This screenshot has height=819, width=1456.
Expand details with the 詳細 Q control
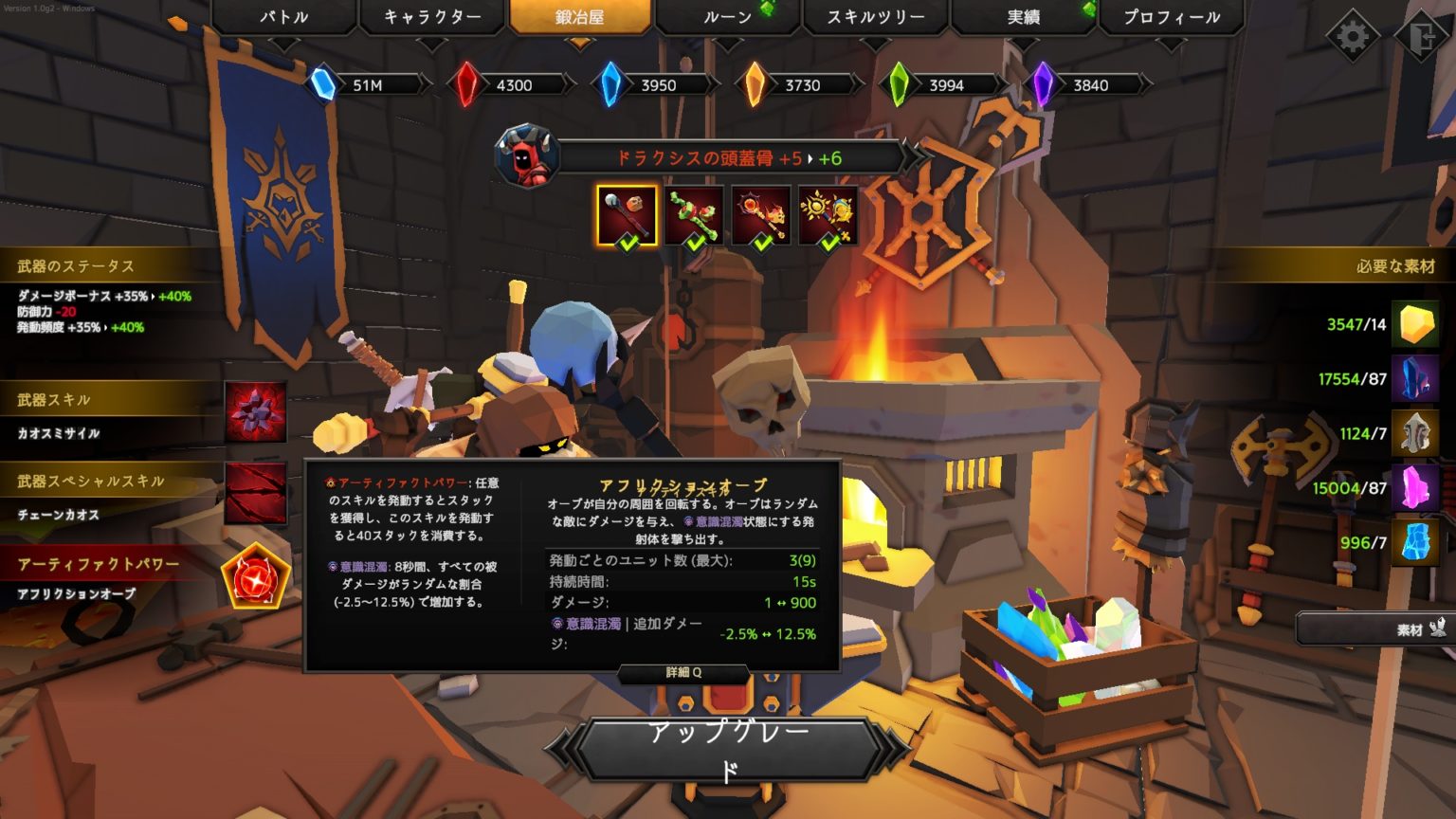(x=682, y=673)
